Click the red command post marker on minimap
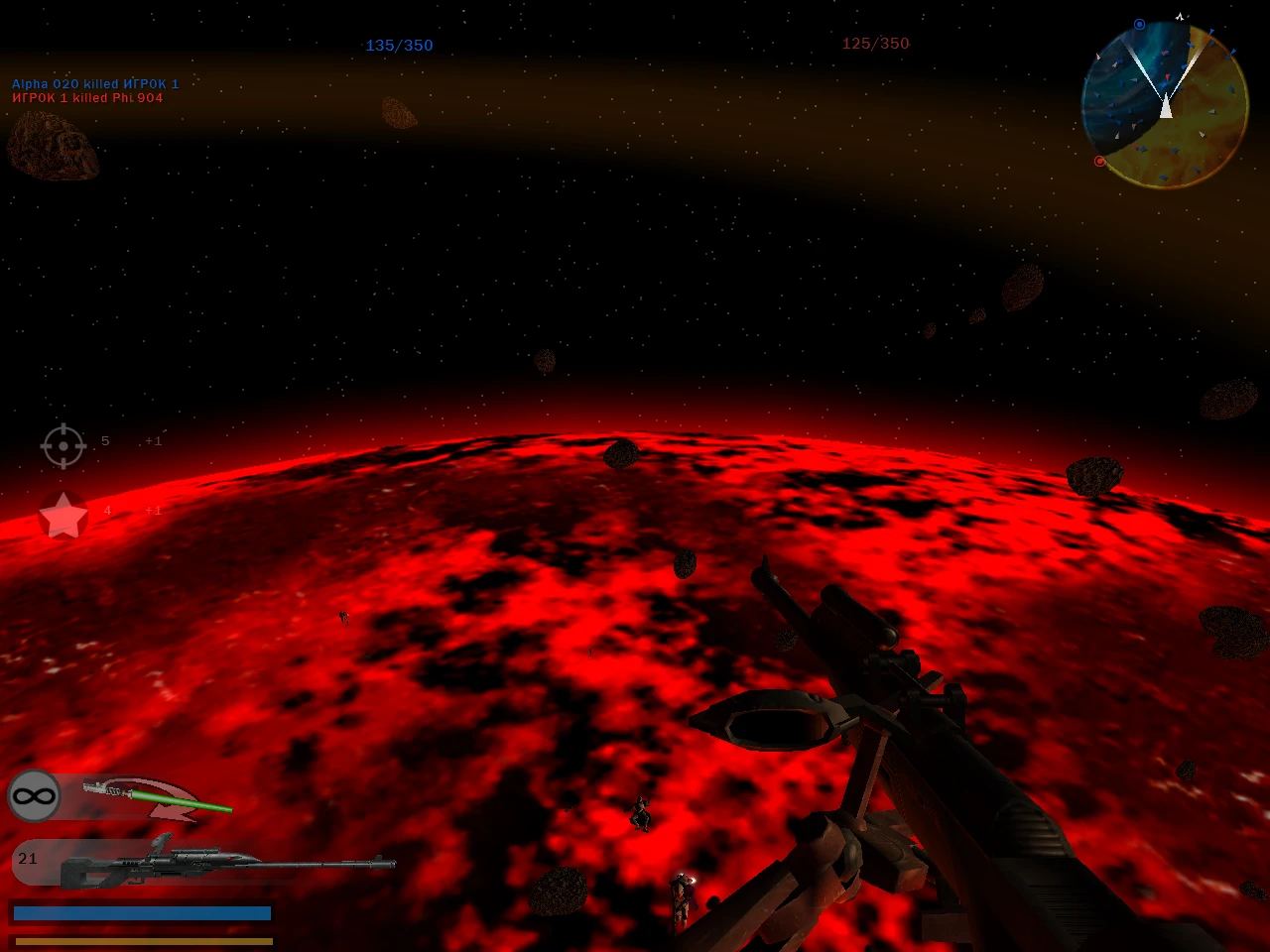The image size is (1270, 952). [x=1099, y=160]
